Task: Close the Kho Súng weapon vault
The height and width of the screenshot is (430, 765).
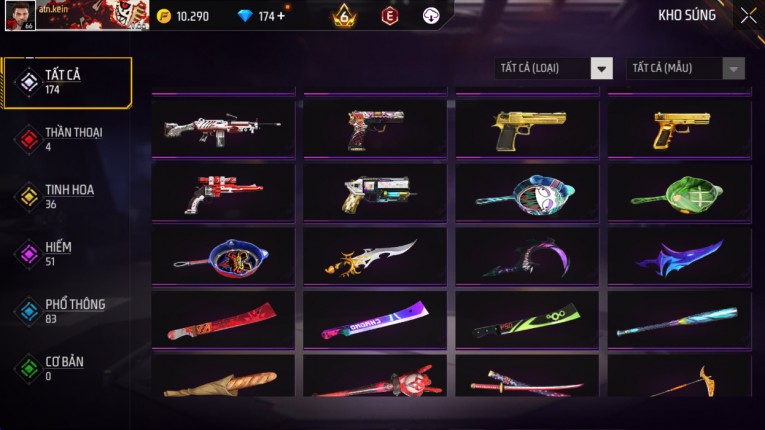Action: [x=748, y=16]
